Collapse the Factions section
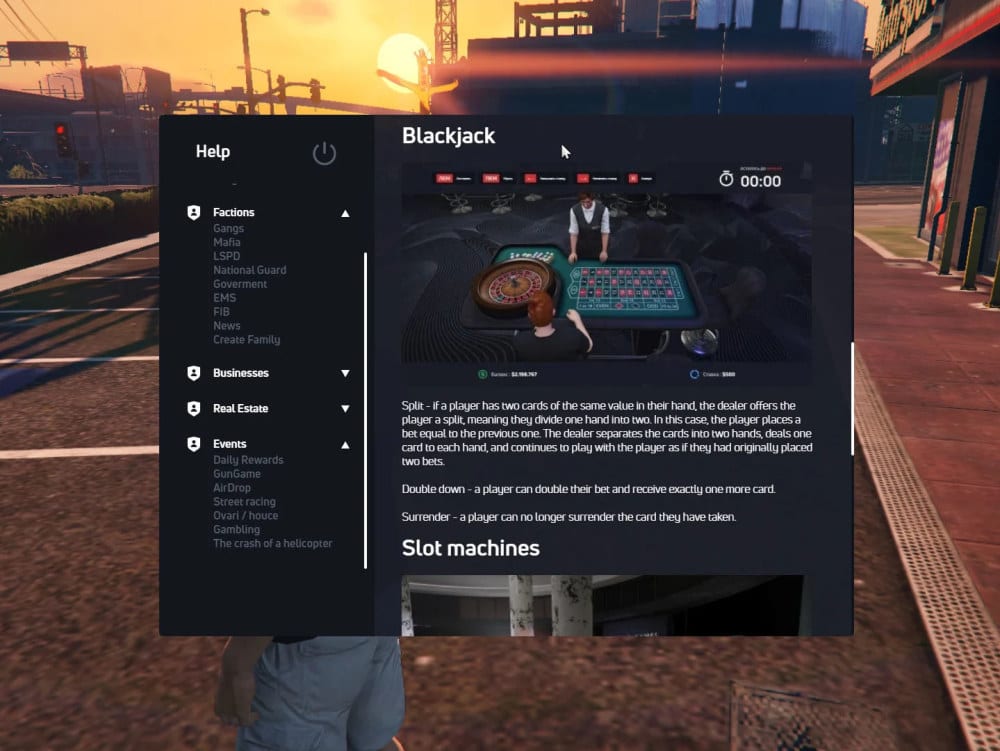 click(x=345, y=213)
